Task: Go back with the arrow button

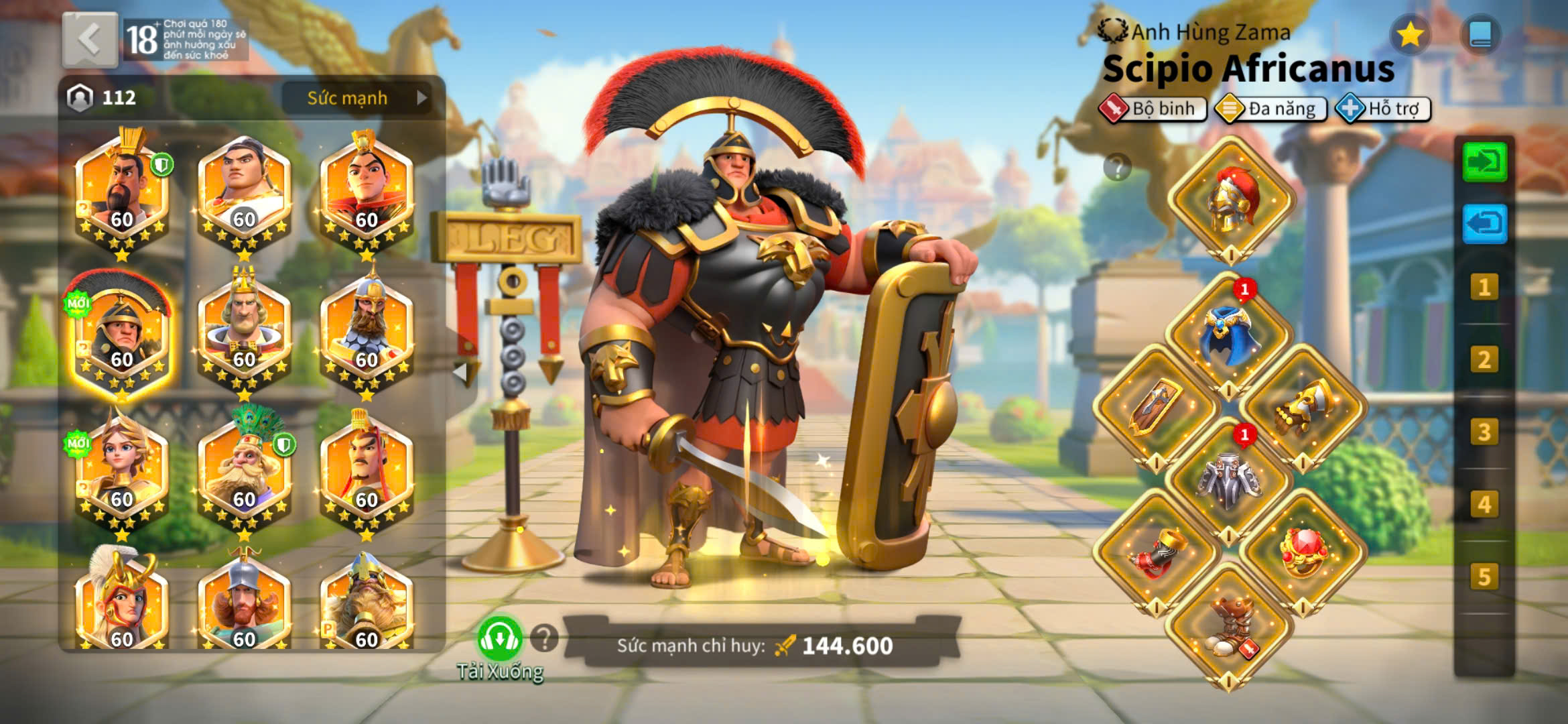Action: pos(90,40)
